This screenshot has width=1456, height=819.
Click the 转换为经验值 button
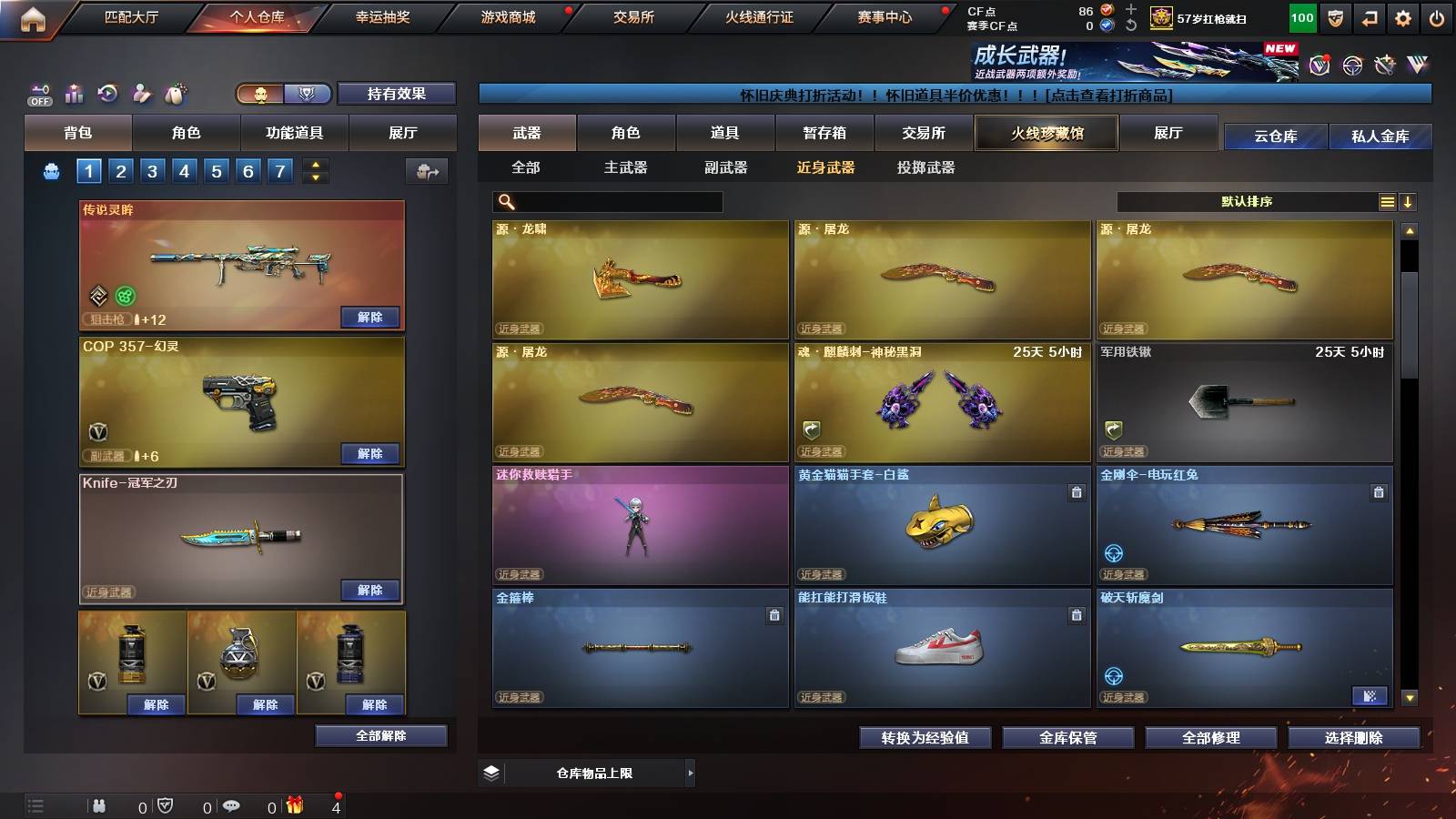coord(925,738)
